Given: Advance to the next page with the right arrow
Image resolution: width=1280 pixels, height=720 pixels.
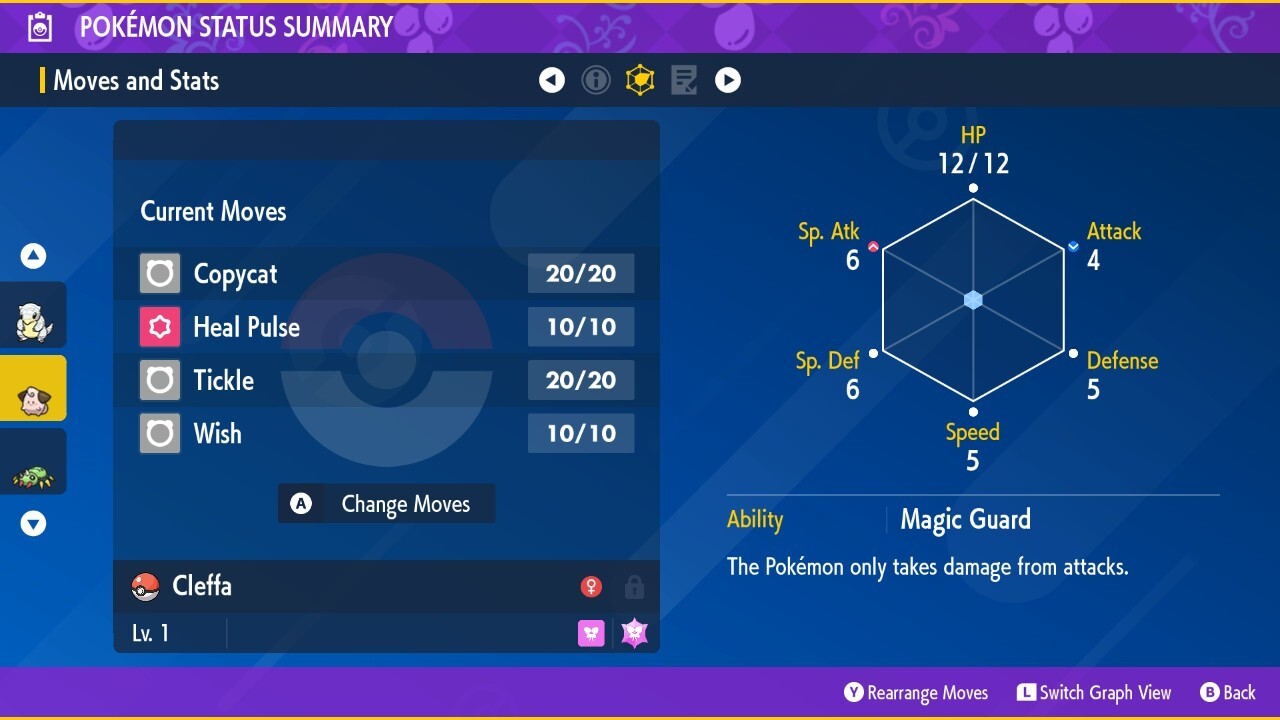Looking at the screenshot, I should [727, 80].
